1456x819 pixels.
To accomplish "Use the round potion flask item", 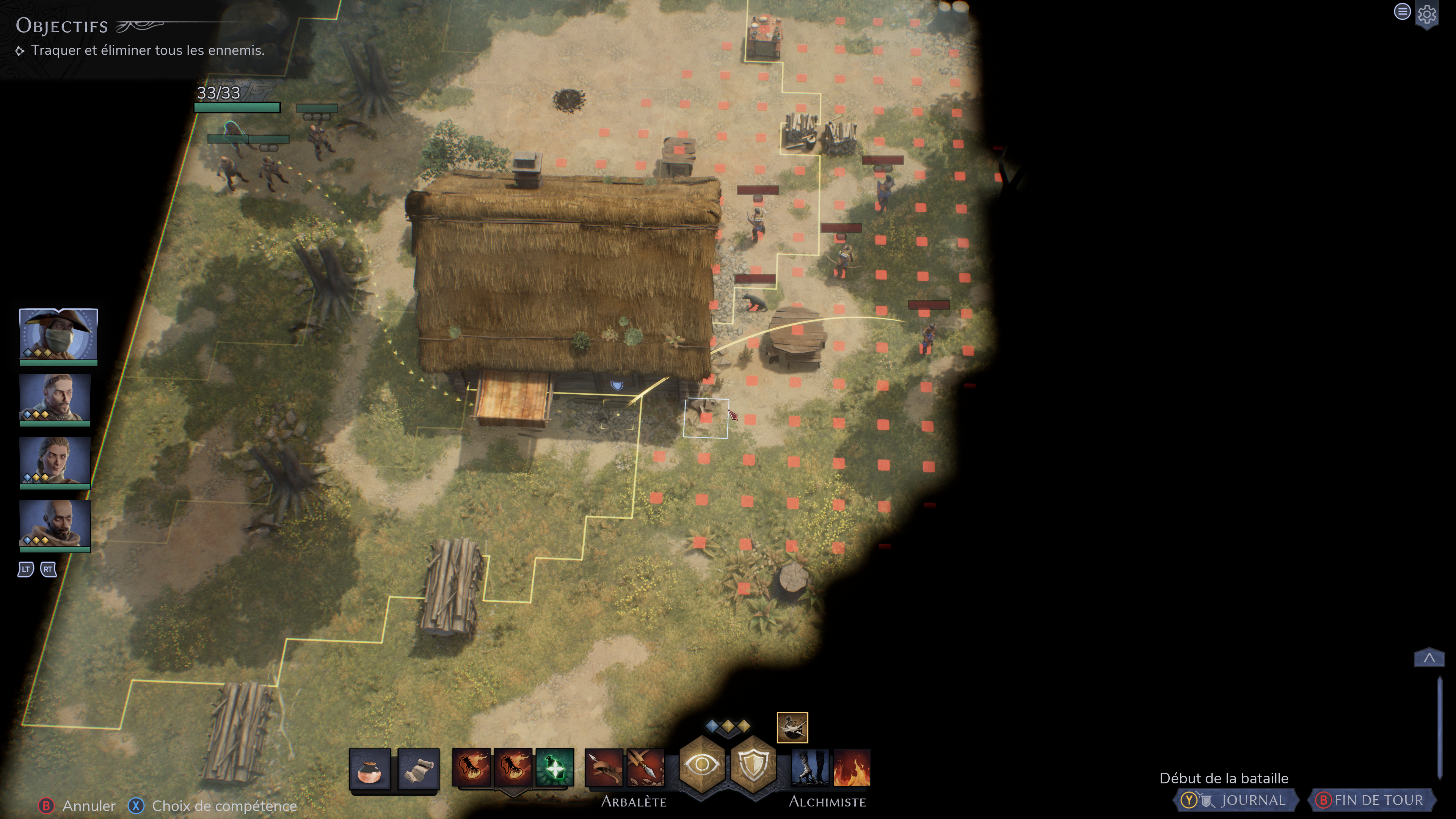I will pos(370,768).
